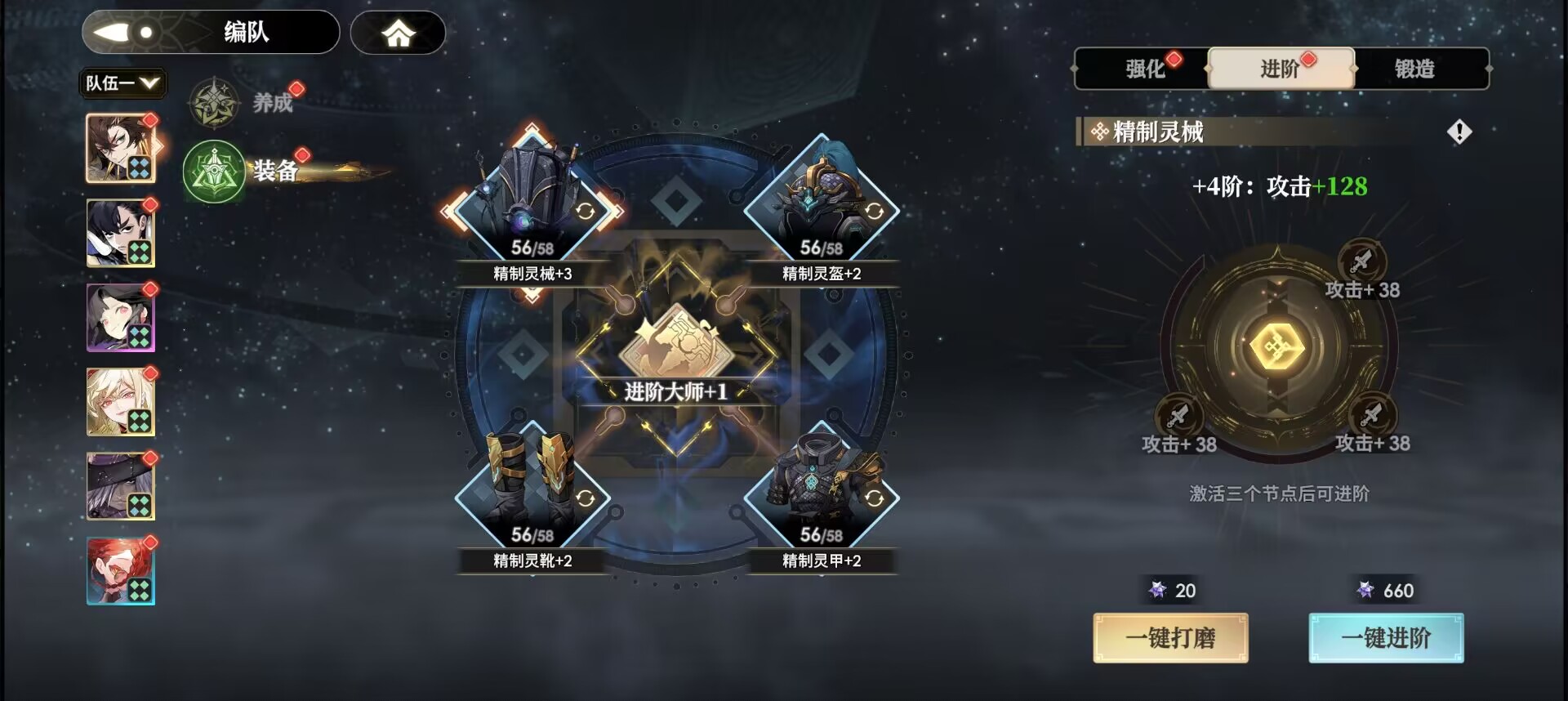Select the 装备 equipment section
This screenshot has width=1568, height=701.
coord(245,171)
